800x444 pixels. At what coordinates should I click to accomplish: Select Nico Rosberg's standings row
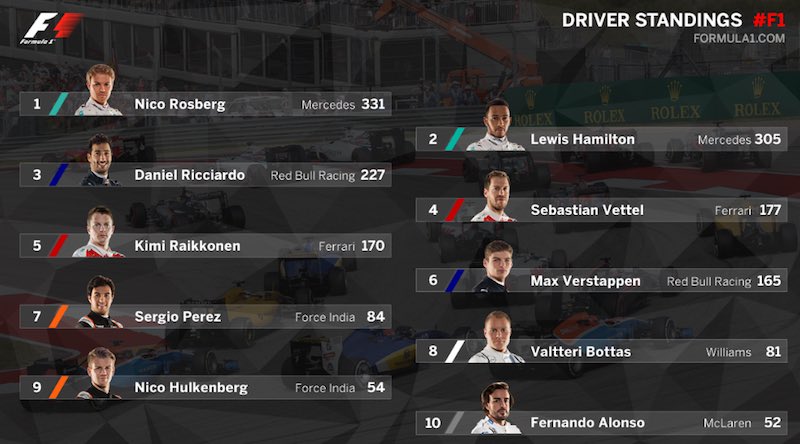pyautogui.click(x=205, y=104)
